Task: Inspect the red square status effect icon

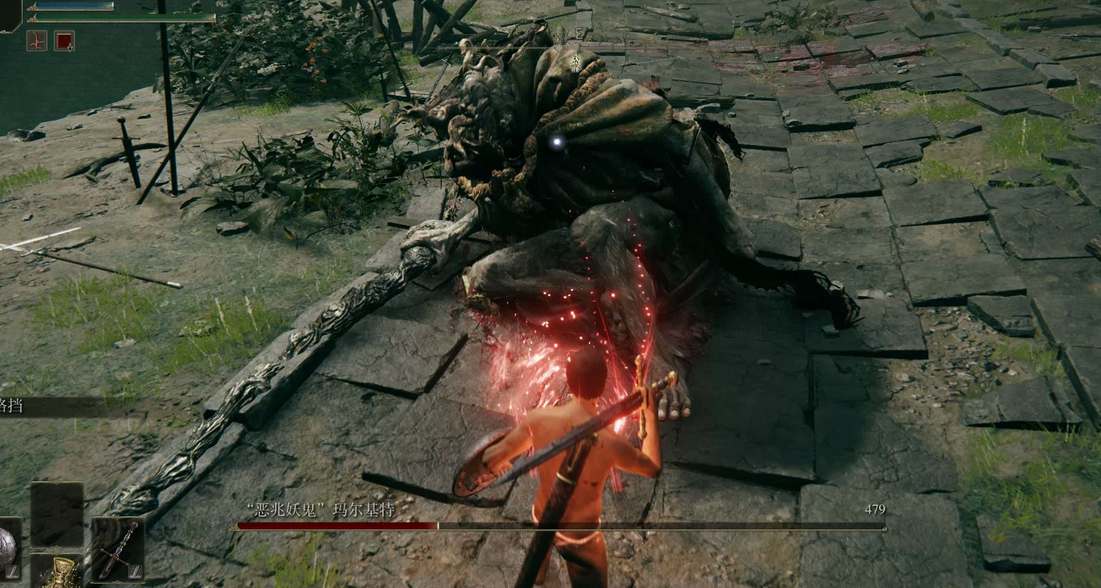Action: [x=64, y=41]
